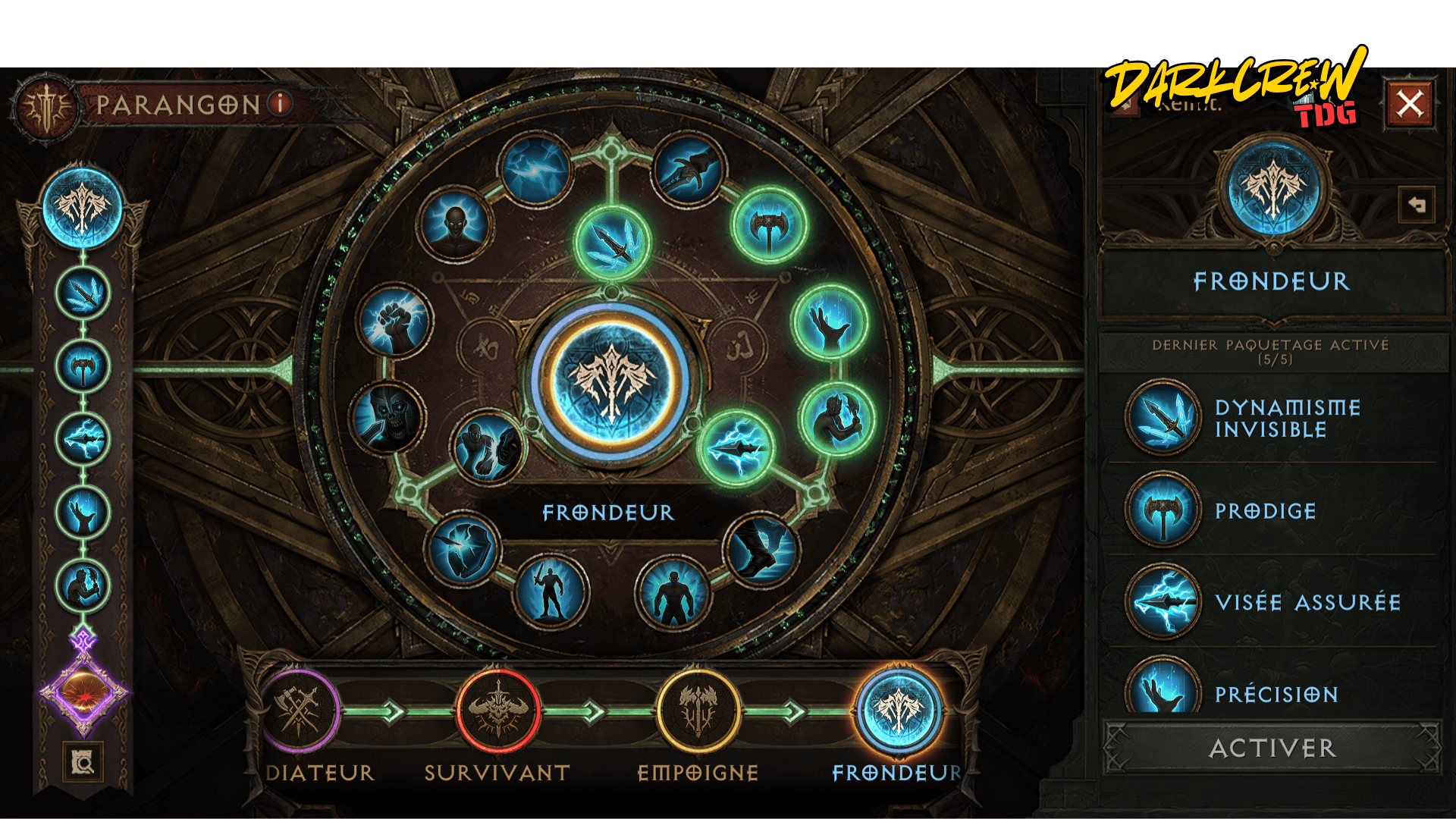1456x819 pixels.
Task: Choose the Frondeur tree in bottom bar
Action: 898,711
